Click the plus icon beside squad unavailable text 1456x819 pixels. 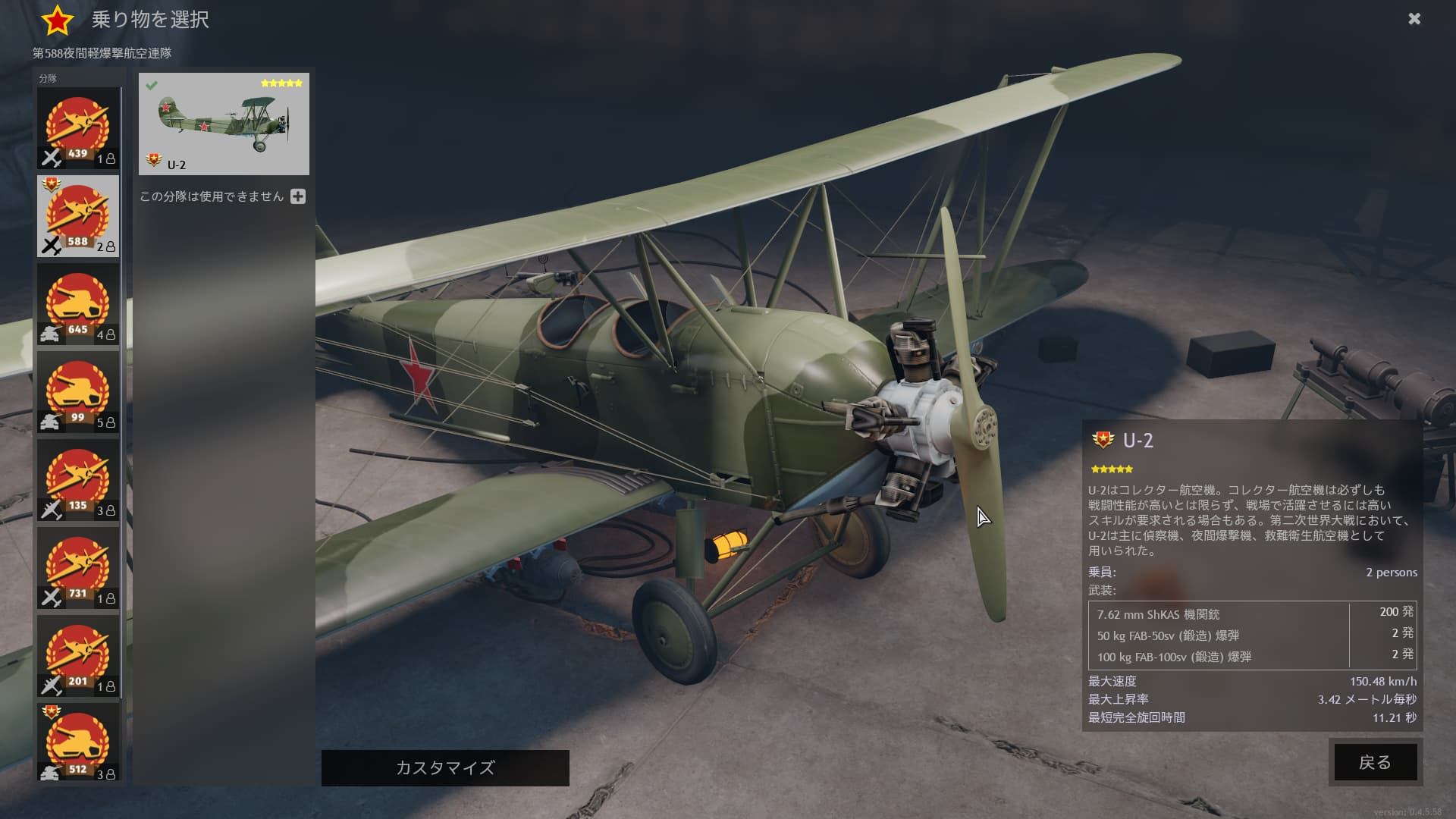pyautogui.click(x=298, y=196)
